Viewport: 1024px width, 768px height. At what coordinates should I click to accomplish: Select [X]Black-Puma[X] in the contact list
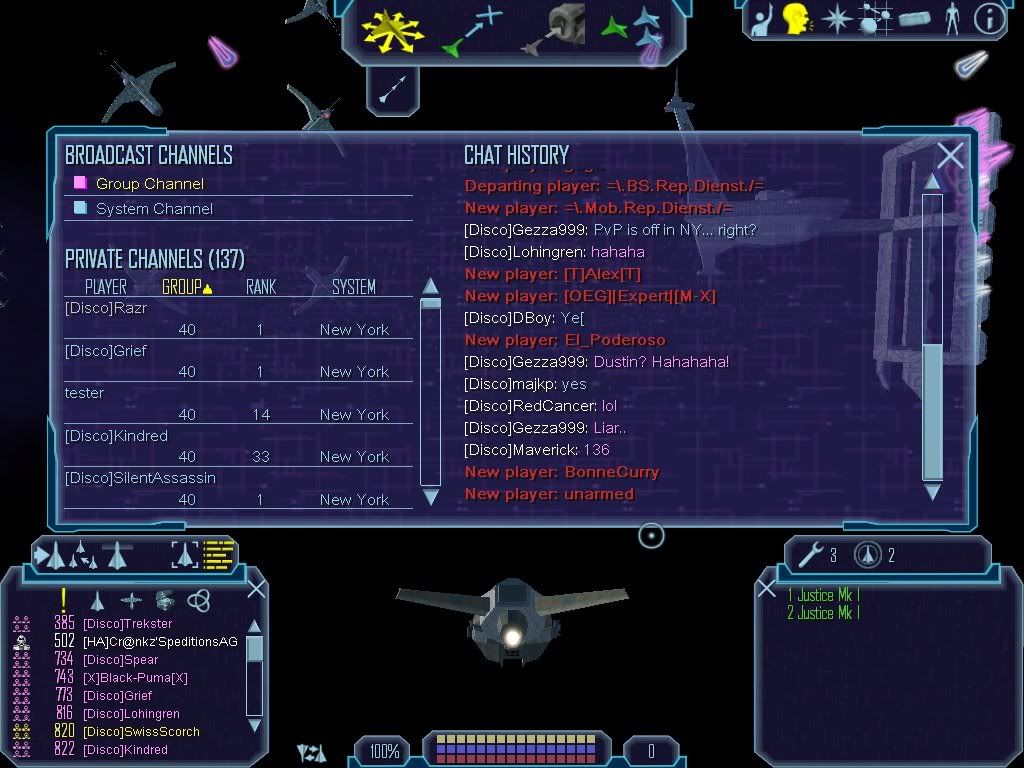coord(135,678)
